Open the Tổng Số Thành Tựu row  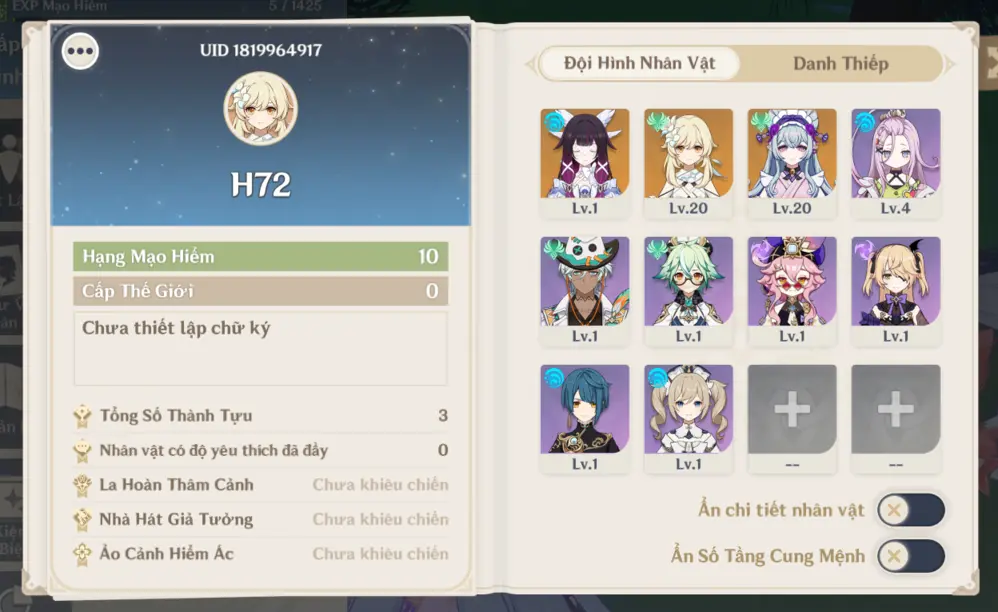[260, 416]
